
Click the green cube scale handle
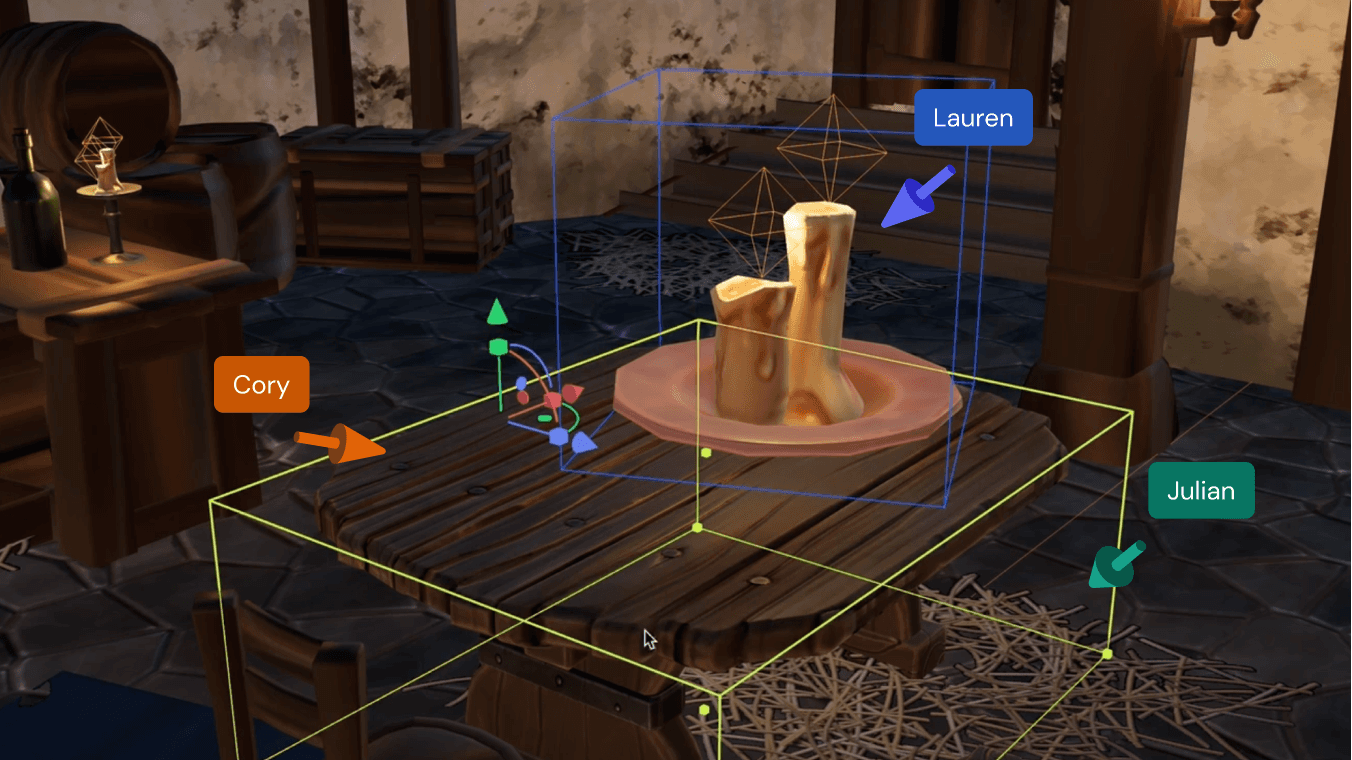(x=498, y=346)
